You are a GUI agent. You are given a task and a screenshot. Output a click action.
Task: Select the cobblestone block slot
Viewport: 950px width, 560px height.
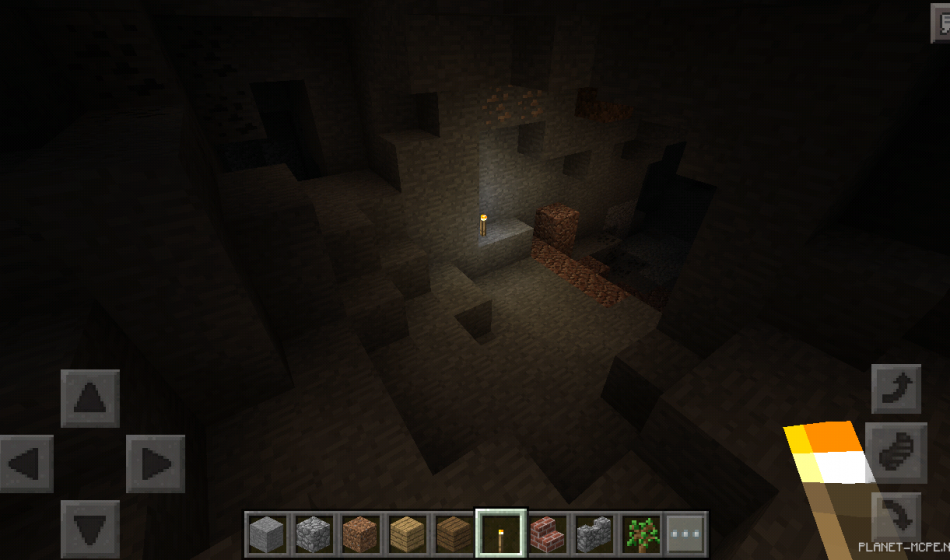tap(313, 533)
